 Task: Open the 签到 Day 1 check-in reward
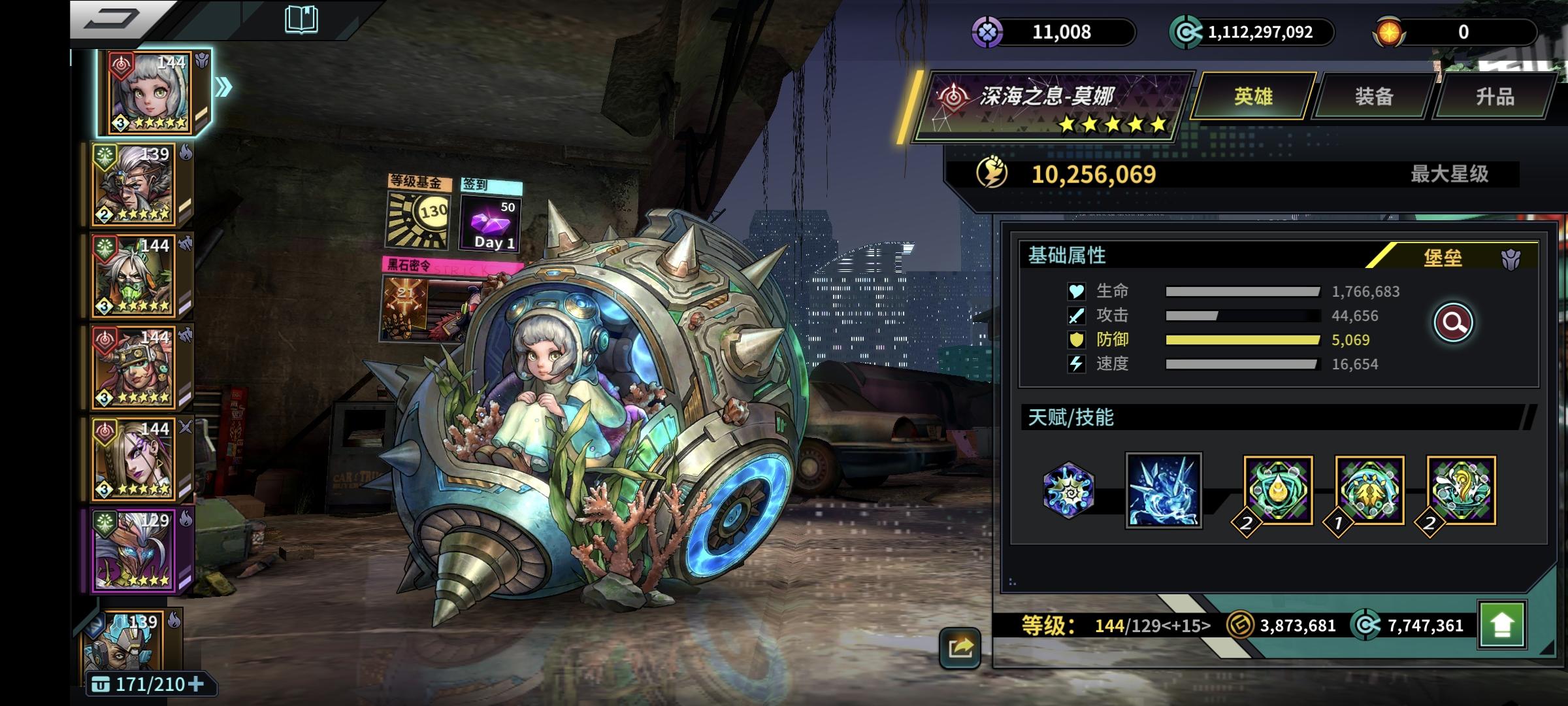coord(491,216)
